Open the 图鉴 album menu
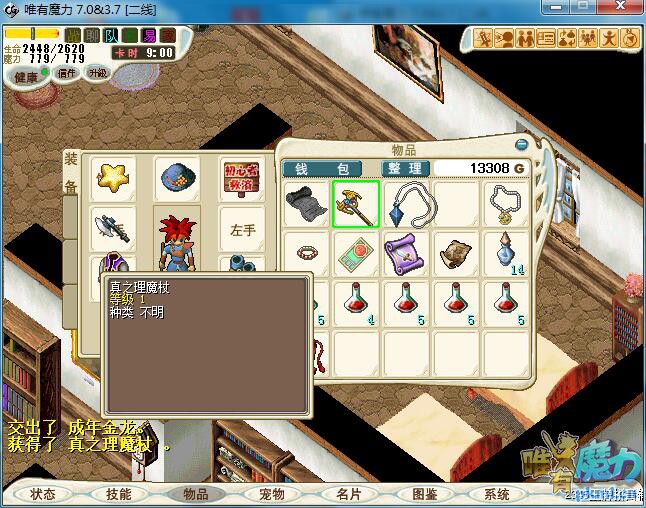This screenshot has width=646, height=508. (x=424, y=494)
